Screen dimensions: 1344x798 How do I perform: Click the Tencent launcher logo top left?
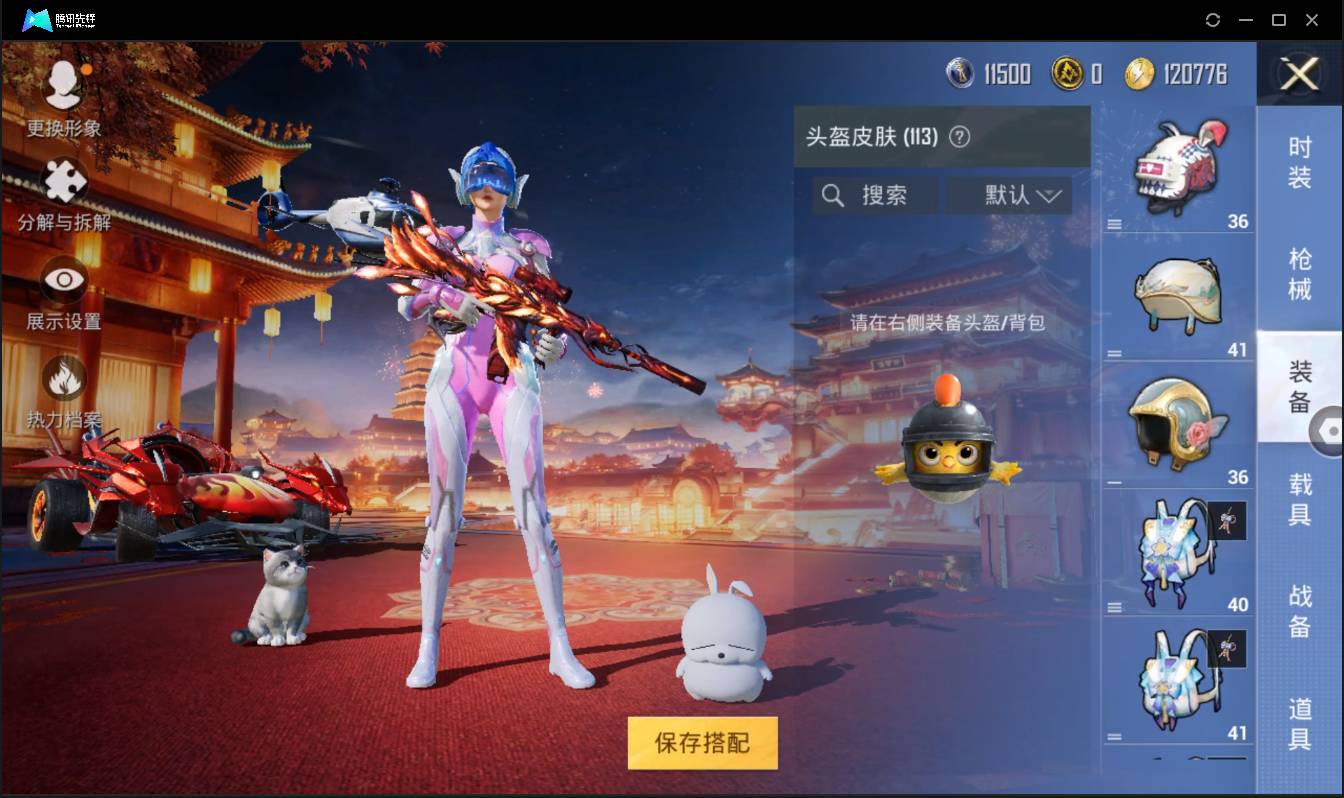[x=40, y=19]
